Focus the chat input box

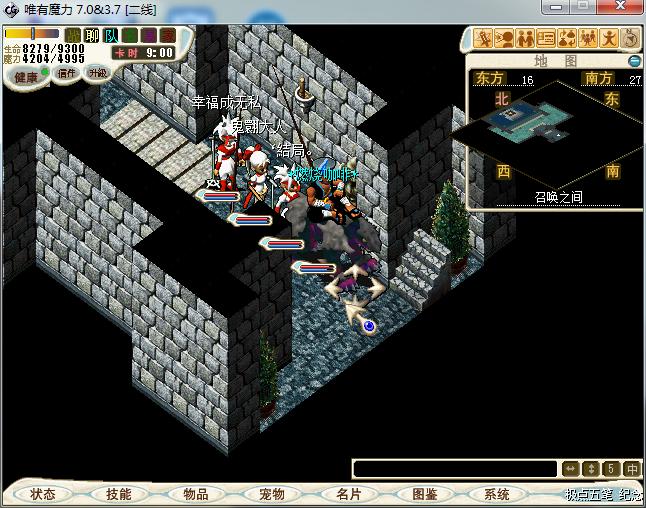point(455,468)
